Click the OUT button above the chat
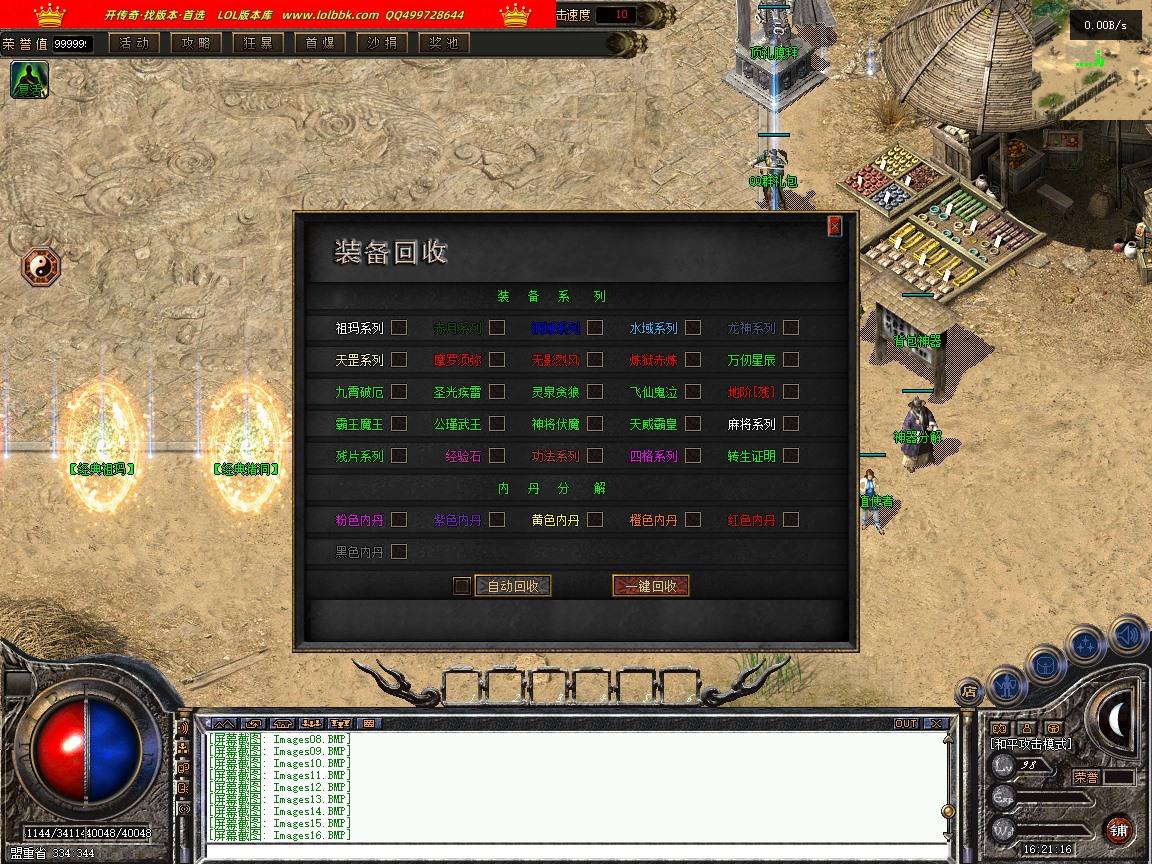1152x864 pixels. pos(906,723)
